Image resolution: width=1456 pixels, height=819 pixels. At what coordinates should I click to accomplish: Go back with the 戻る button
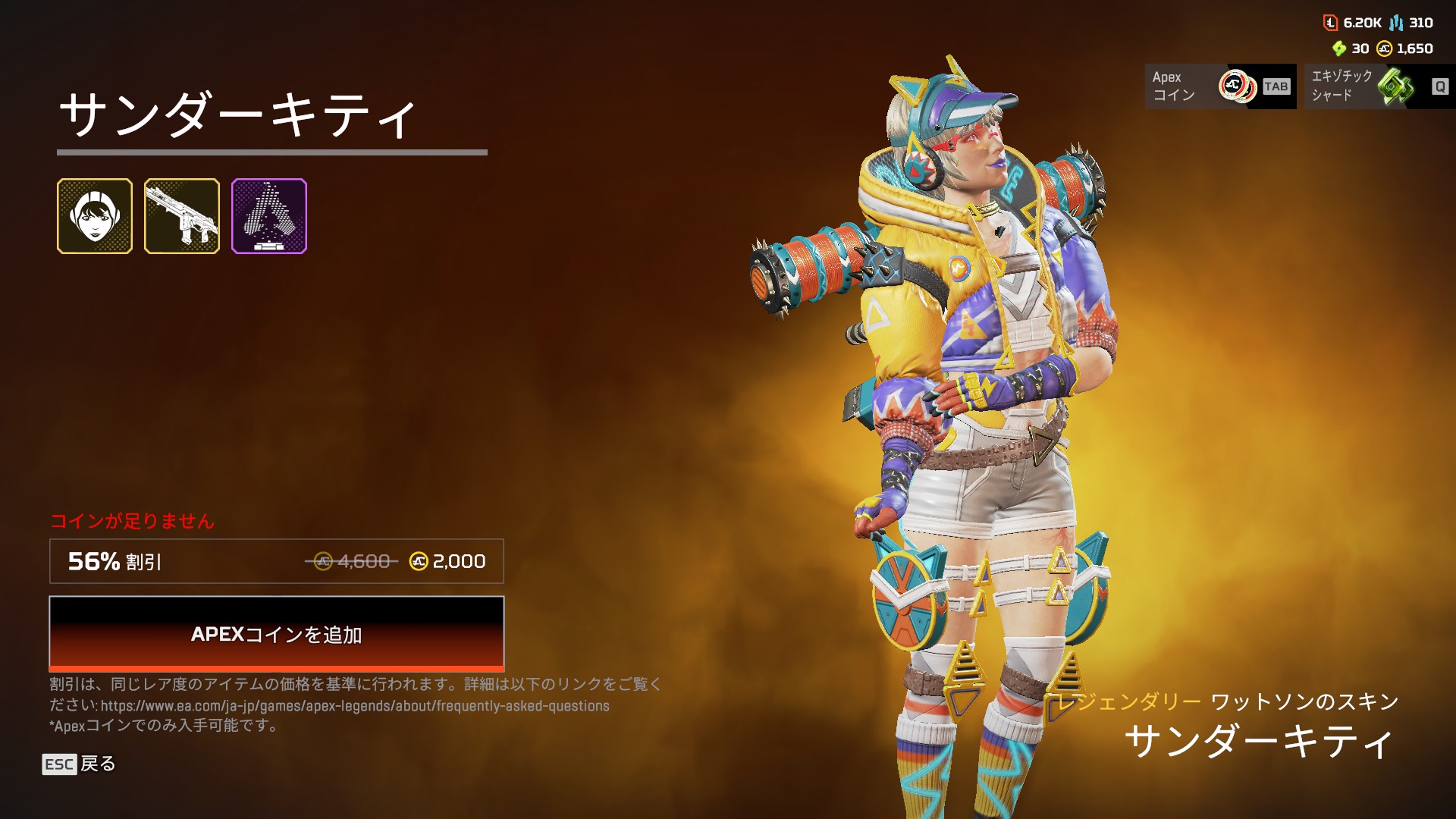(79, 764)
